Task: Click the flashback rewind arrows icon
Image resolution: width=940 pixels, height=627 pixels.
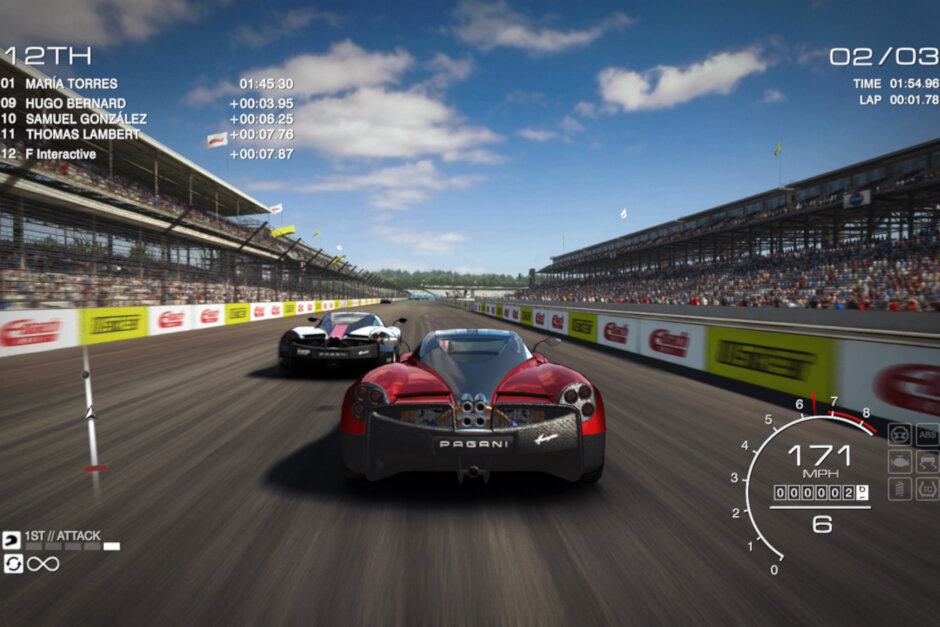Action: click(x=13, y=564)
